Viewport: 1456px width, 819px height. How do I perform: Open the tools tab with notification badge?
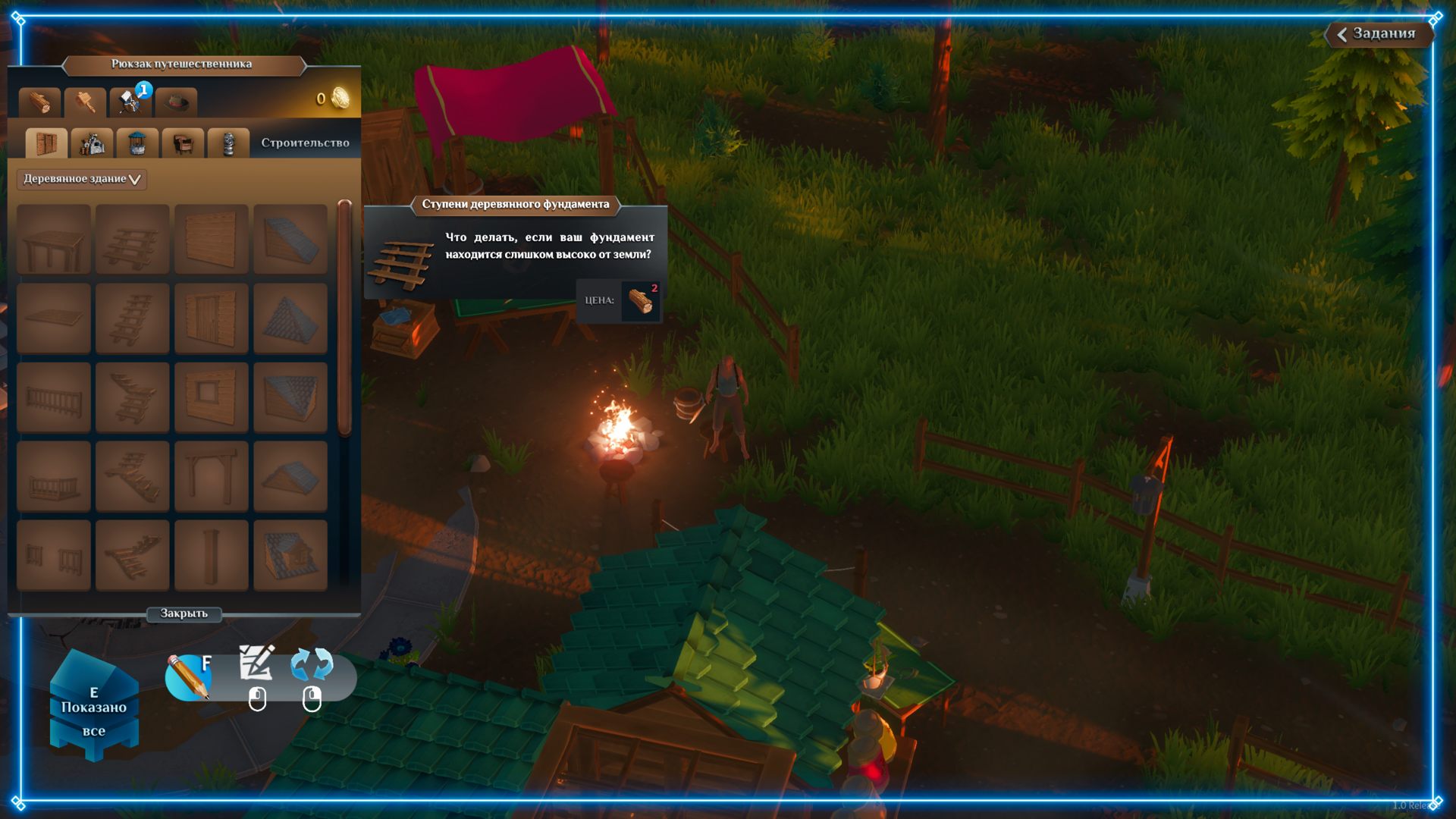click(x=130, y=102)
